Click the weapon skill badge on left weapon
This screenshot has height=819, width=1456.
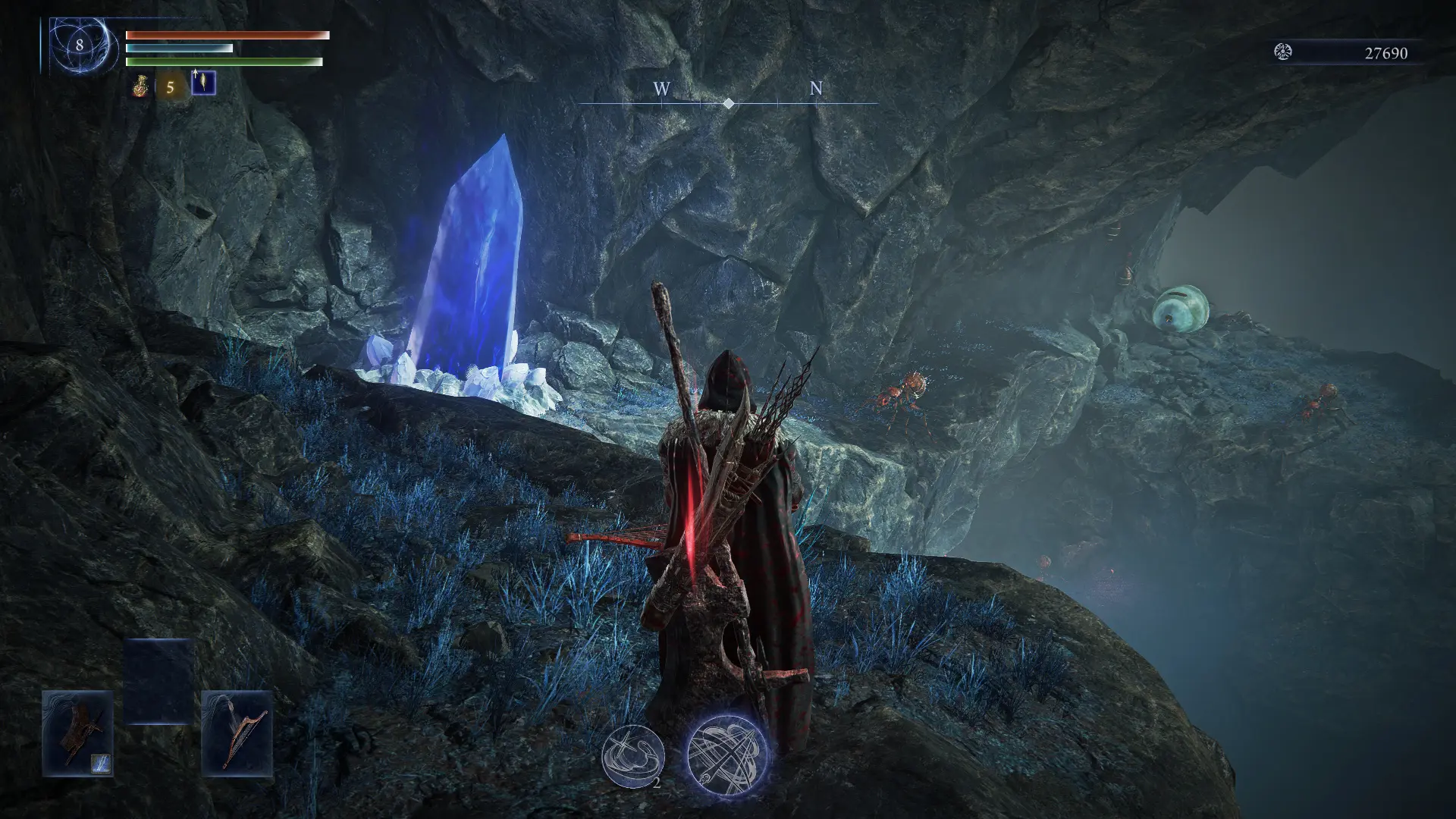click(x=102, y=763)
